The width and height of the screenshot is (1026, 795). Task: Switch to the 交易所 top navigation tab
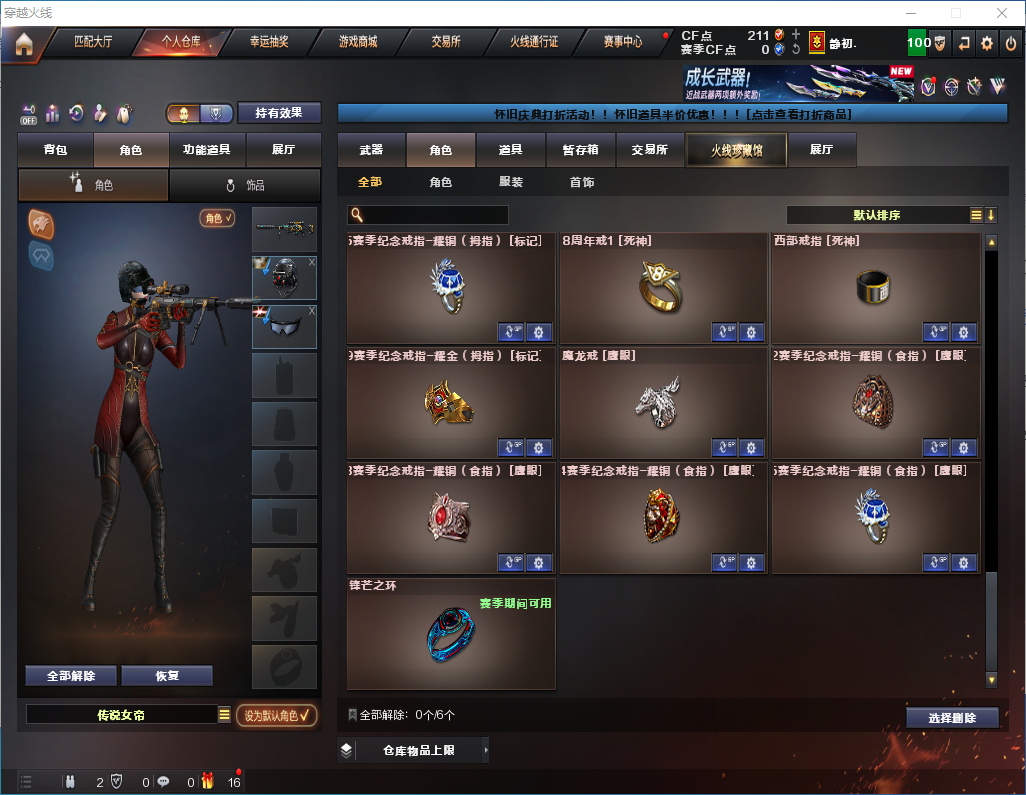pyautogui.click(x=446, y=42)
